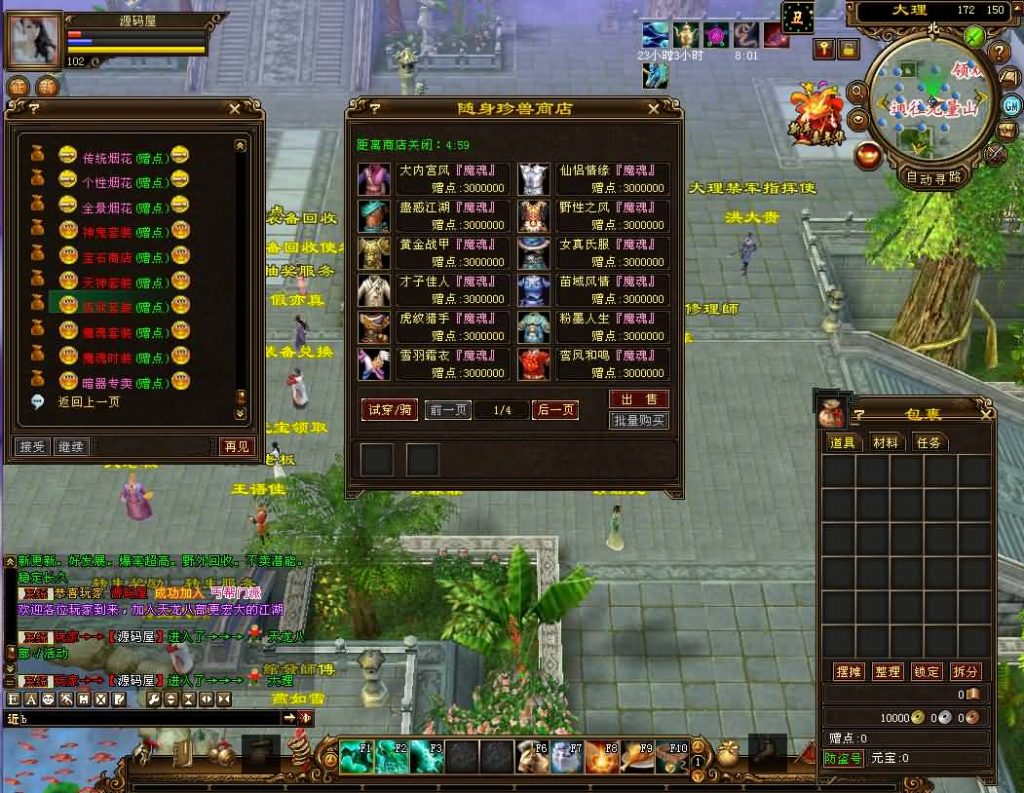Pick the 暗器专卖 option

click(109, 381)
